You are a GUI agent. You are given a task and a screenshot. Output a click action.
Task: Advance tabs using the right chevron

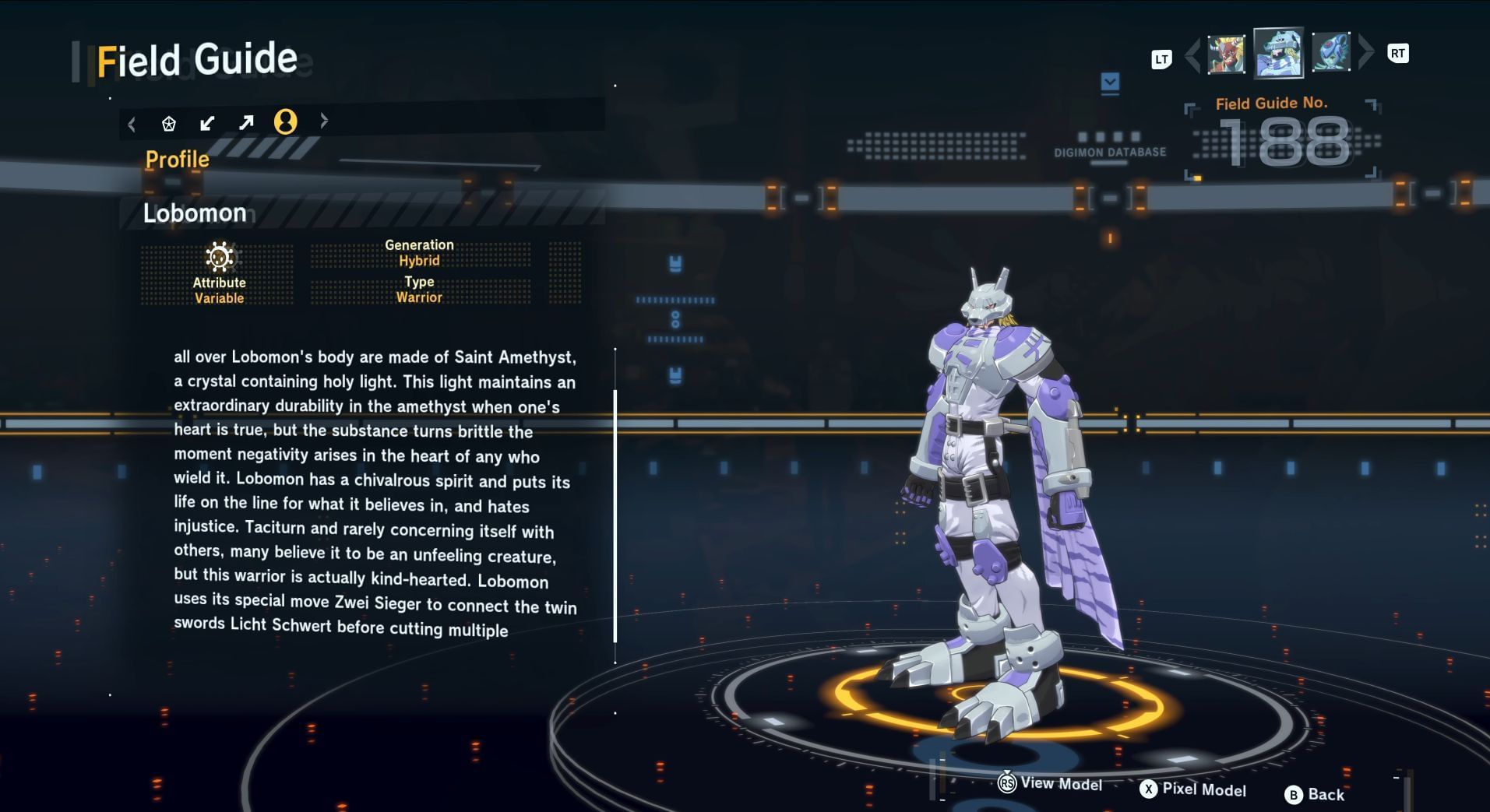point(324,121)
